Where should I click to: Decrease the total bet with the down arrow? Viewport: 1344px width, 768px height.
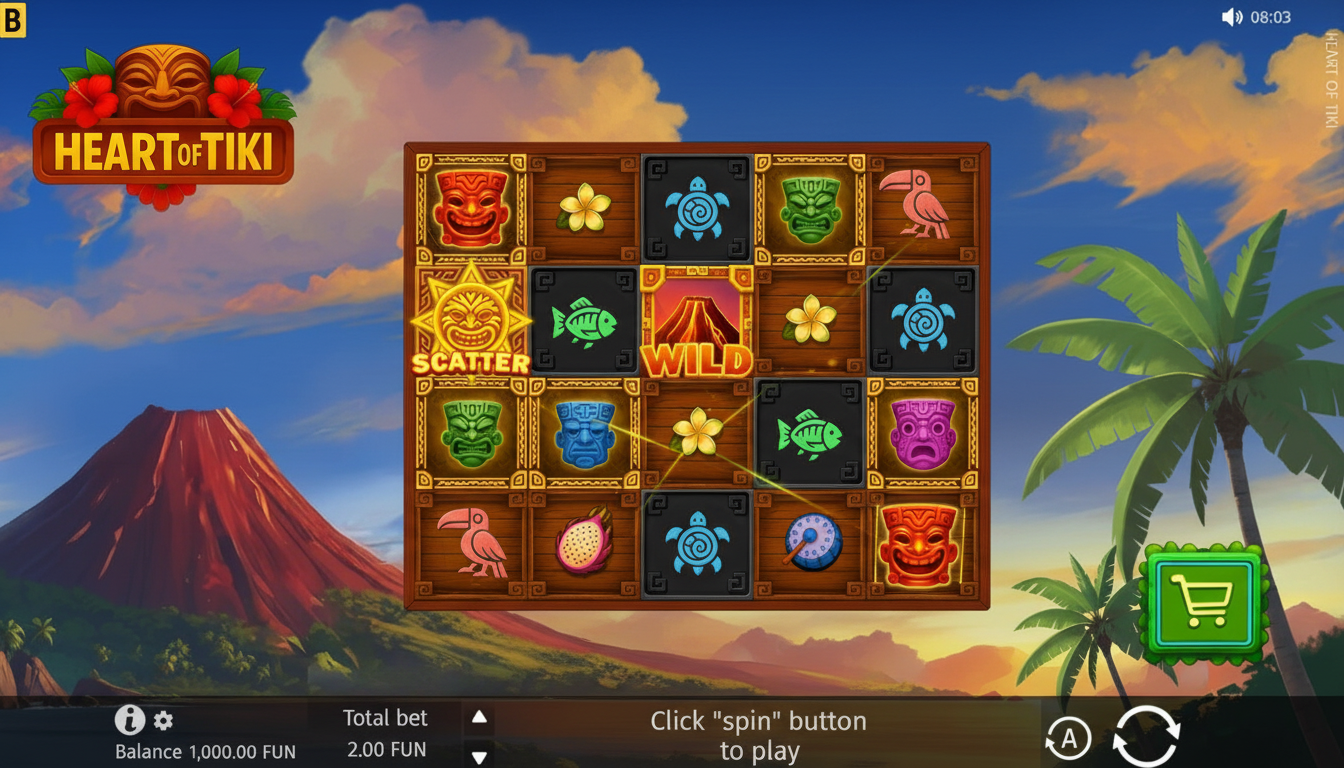pos(477,757)
